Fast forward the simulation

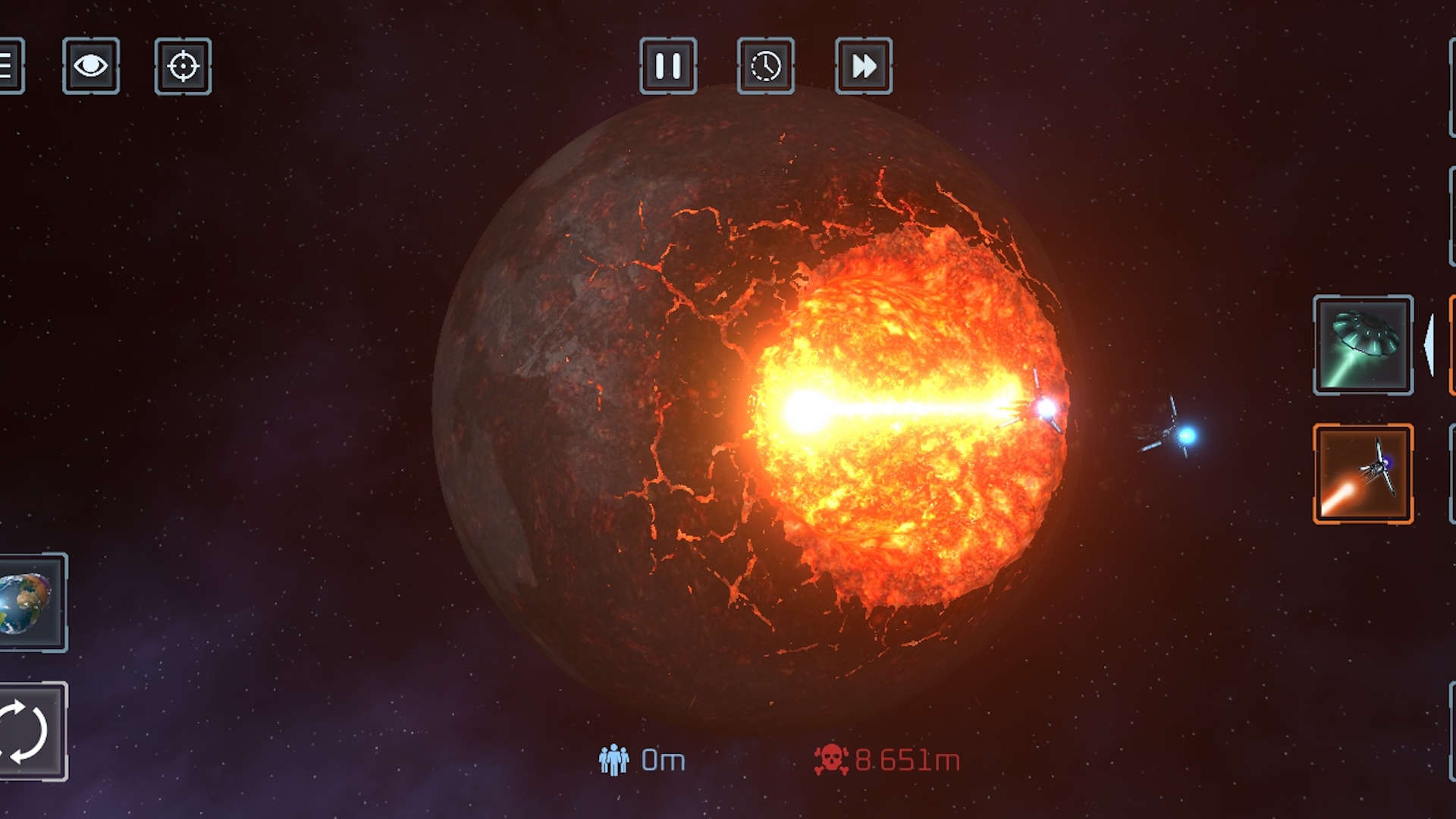click(864, 66)
